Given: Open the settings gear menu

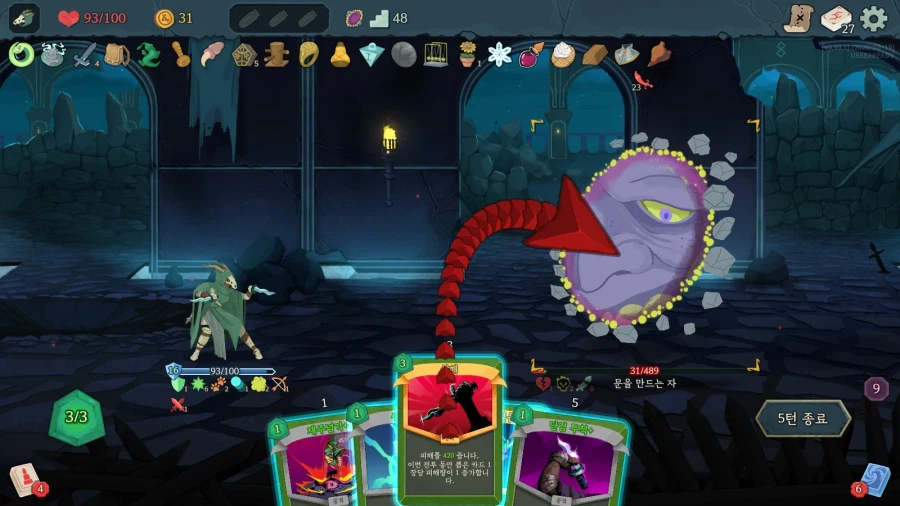Looking at the screenshot, I should point(873,18).
